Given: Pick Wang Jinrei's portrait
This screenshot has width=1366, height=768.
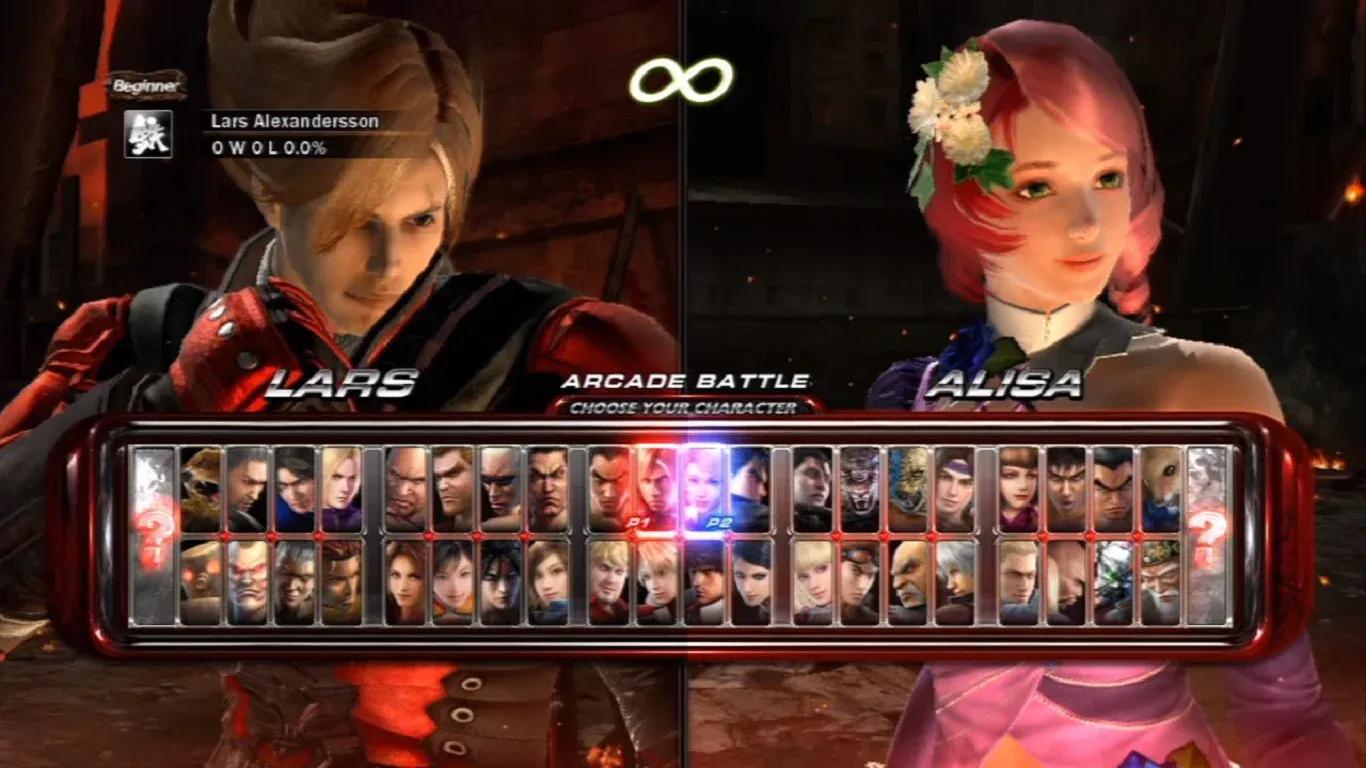Looking at the screenshot, I should point(1159,577).
